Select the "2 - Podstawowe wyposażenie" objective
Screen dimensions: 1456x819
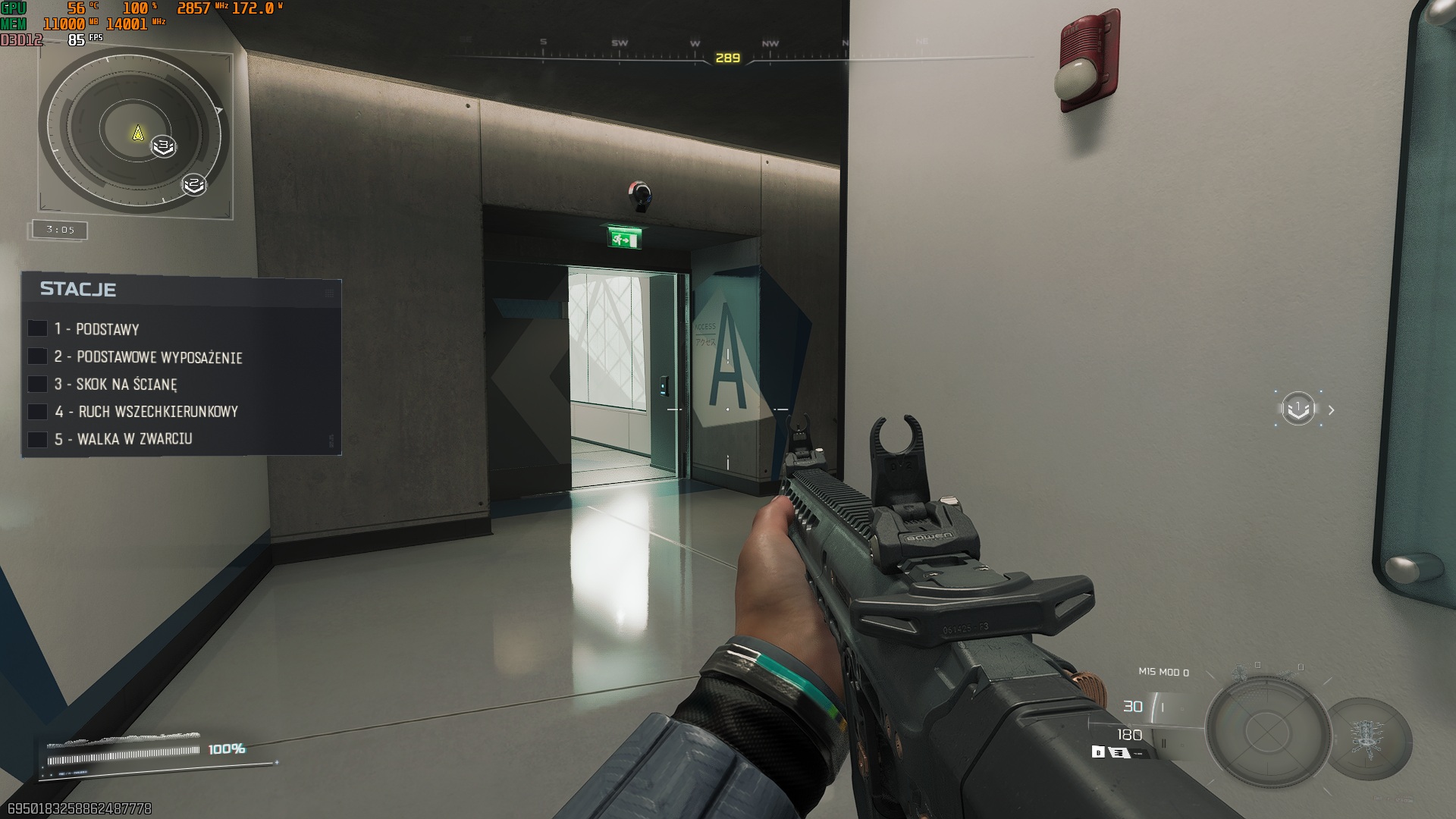point(159,357)
